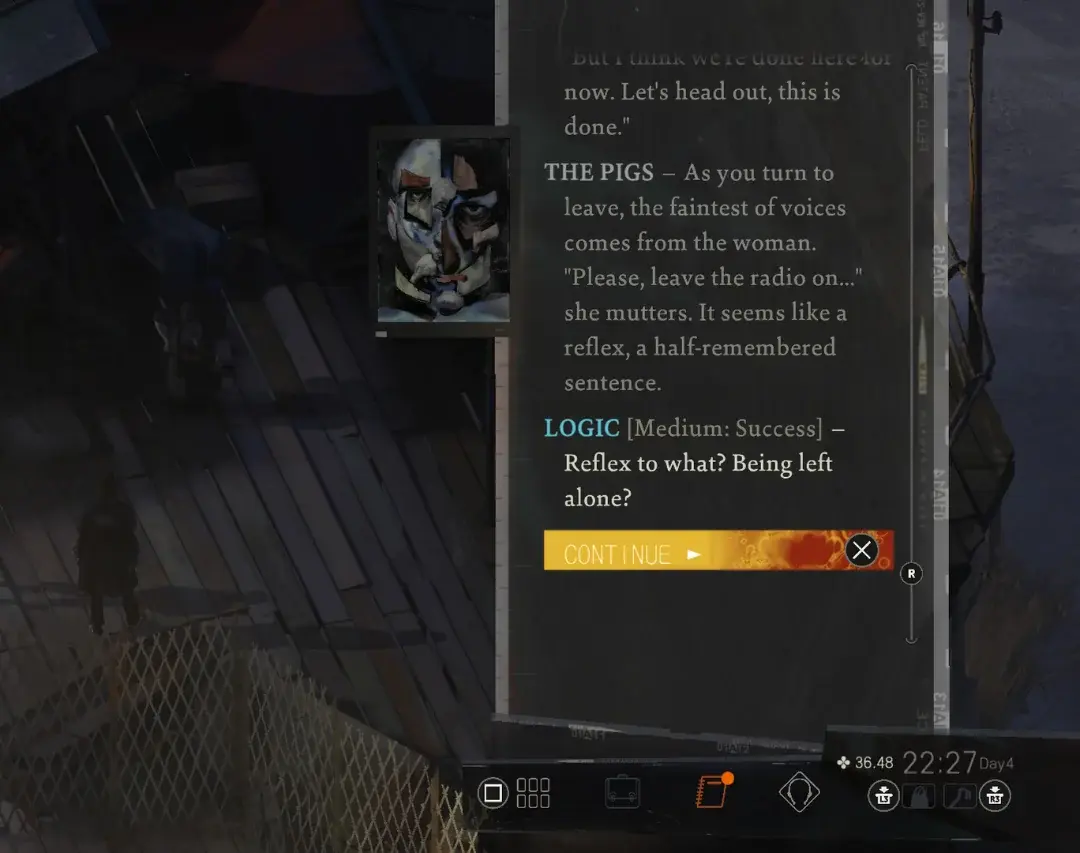
Task: Open the inventory briefcase icon
Action: pos(623,794)
